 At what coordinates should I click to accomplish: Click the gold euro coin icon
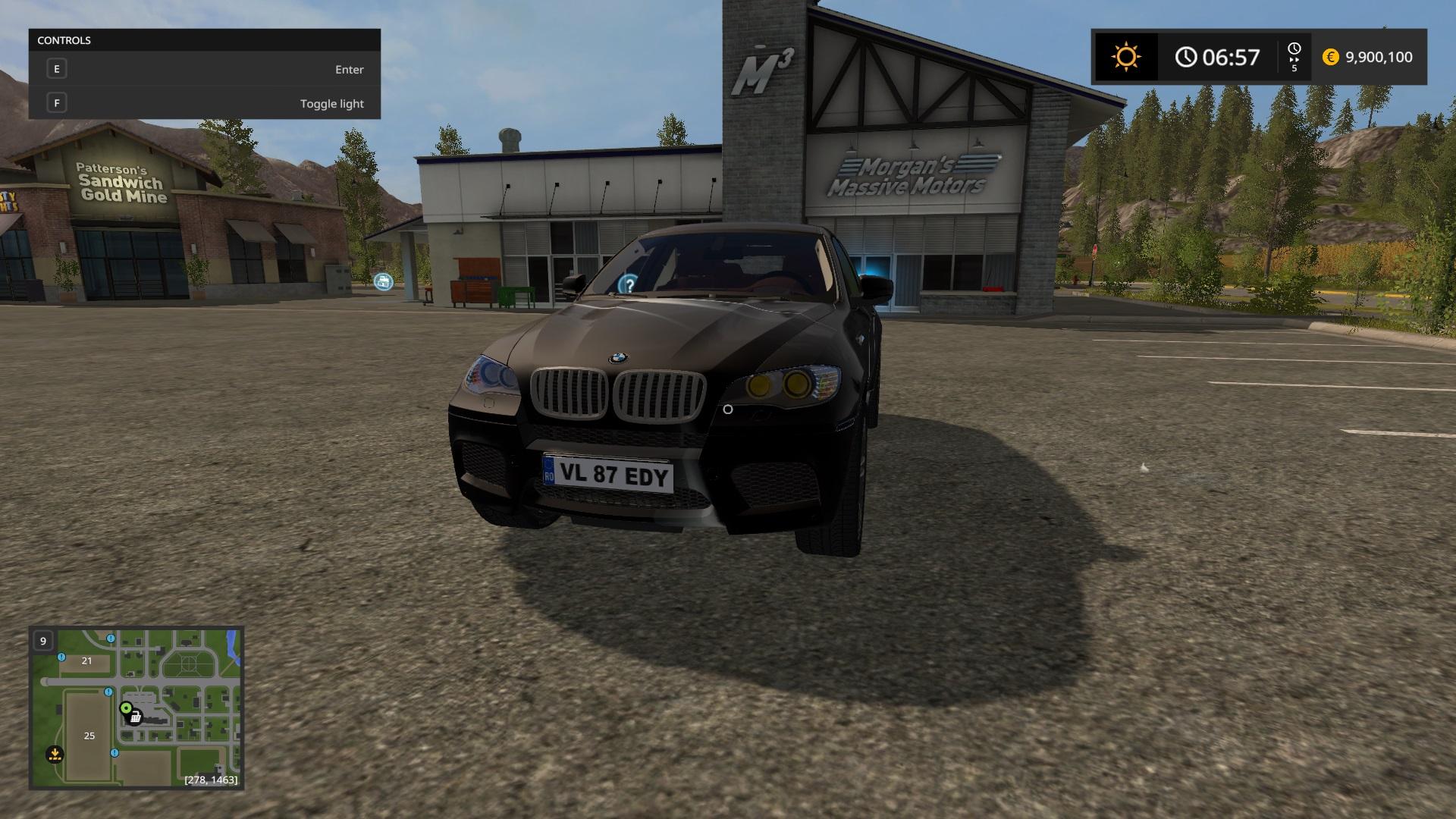(1330, 57)
